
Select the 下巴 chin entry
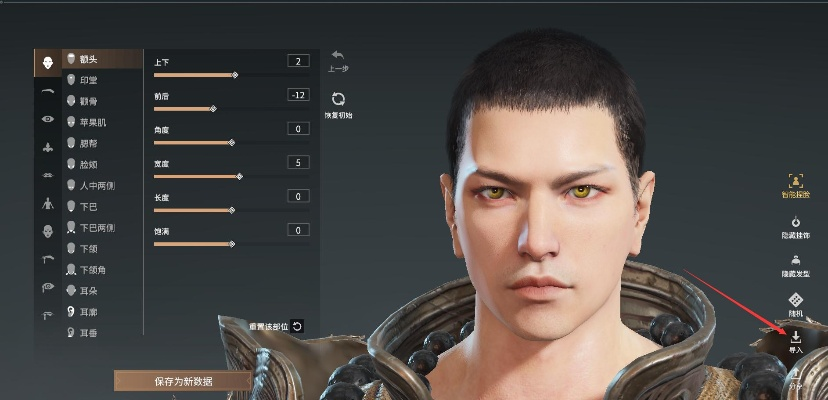88,206
